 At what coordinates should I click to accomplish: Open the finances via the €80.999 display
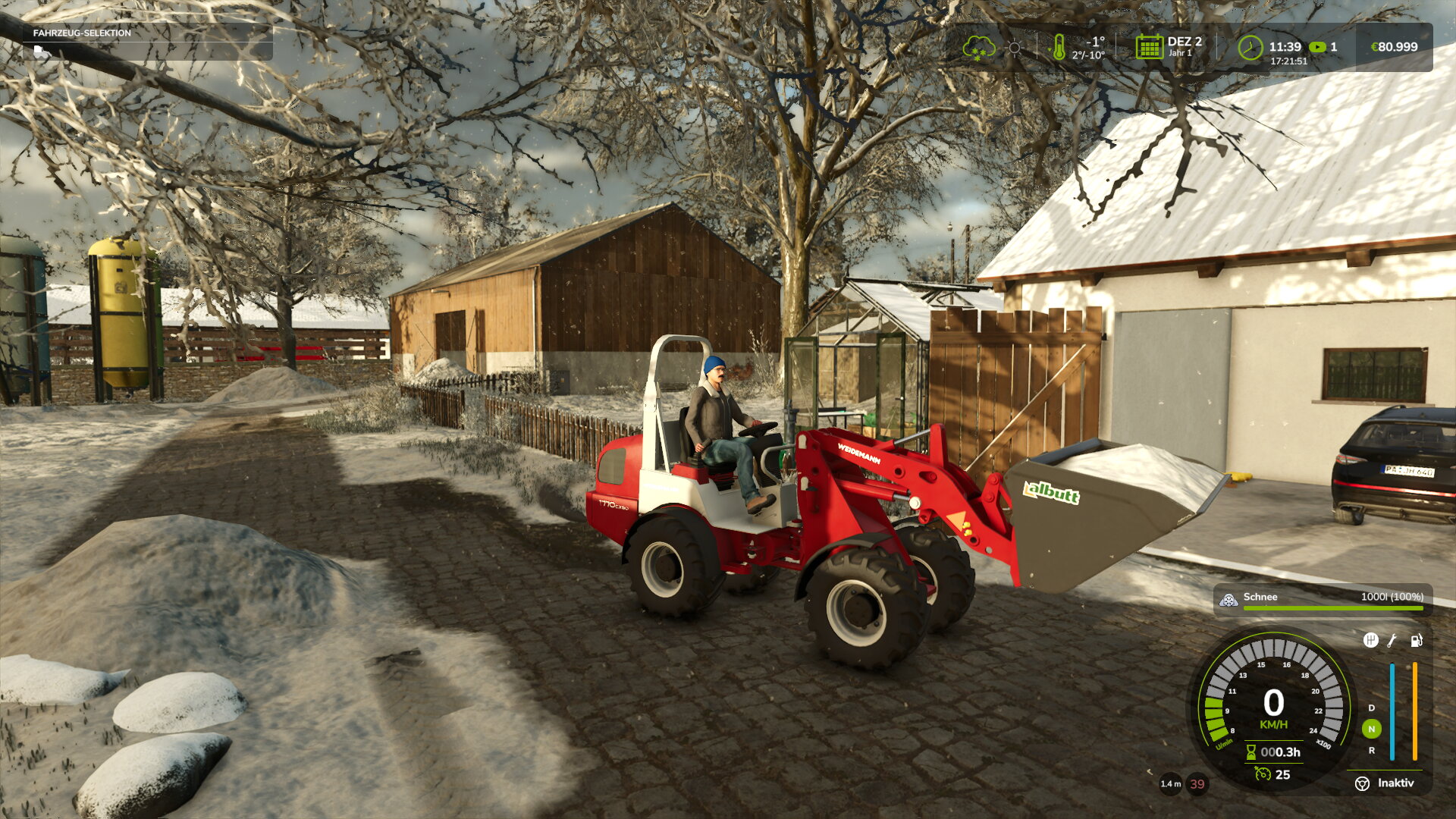tap(1395, 47)
